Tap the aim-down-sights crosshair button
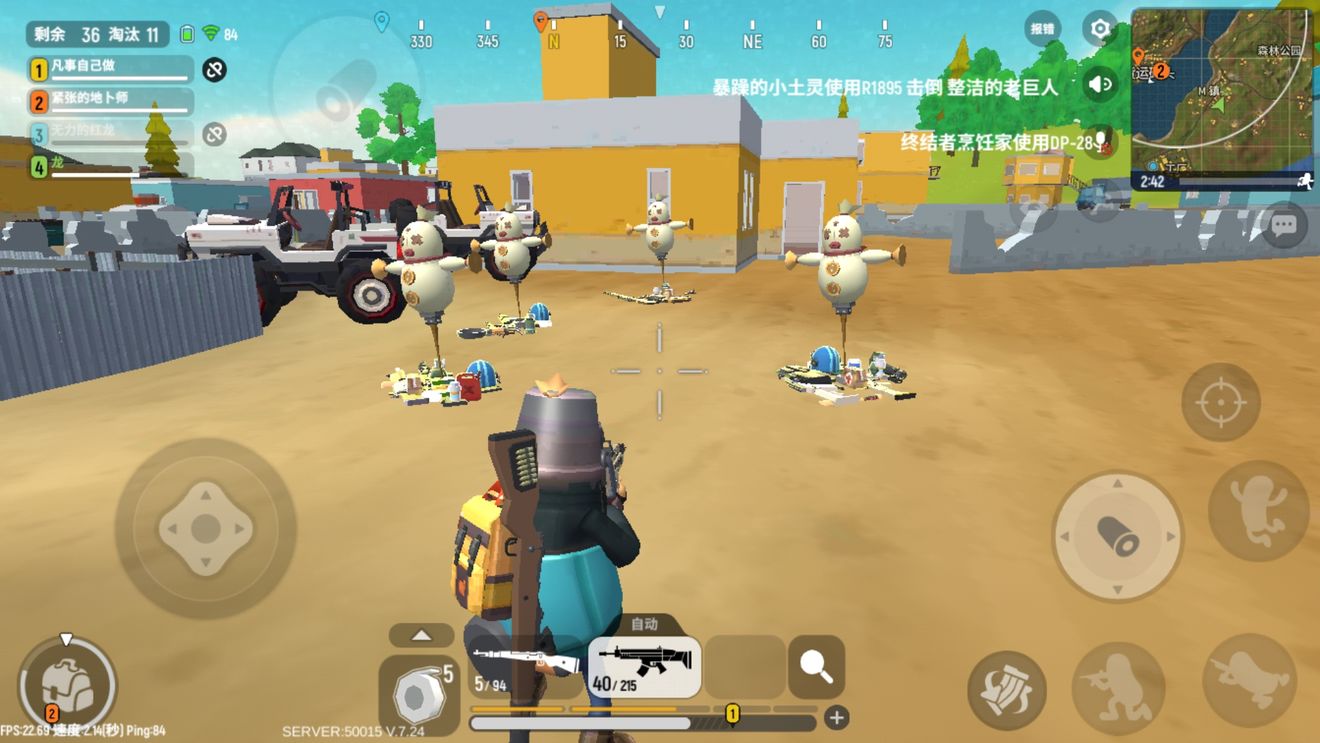Screen dimensions: 1320x743 coord(1220,403)
